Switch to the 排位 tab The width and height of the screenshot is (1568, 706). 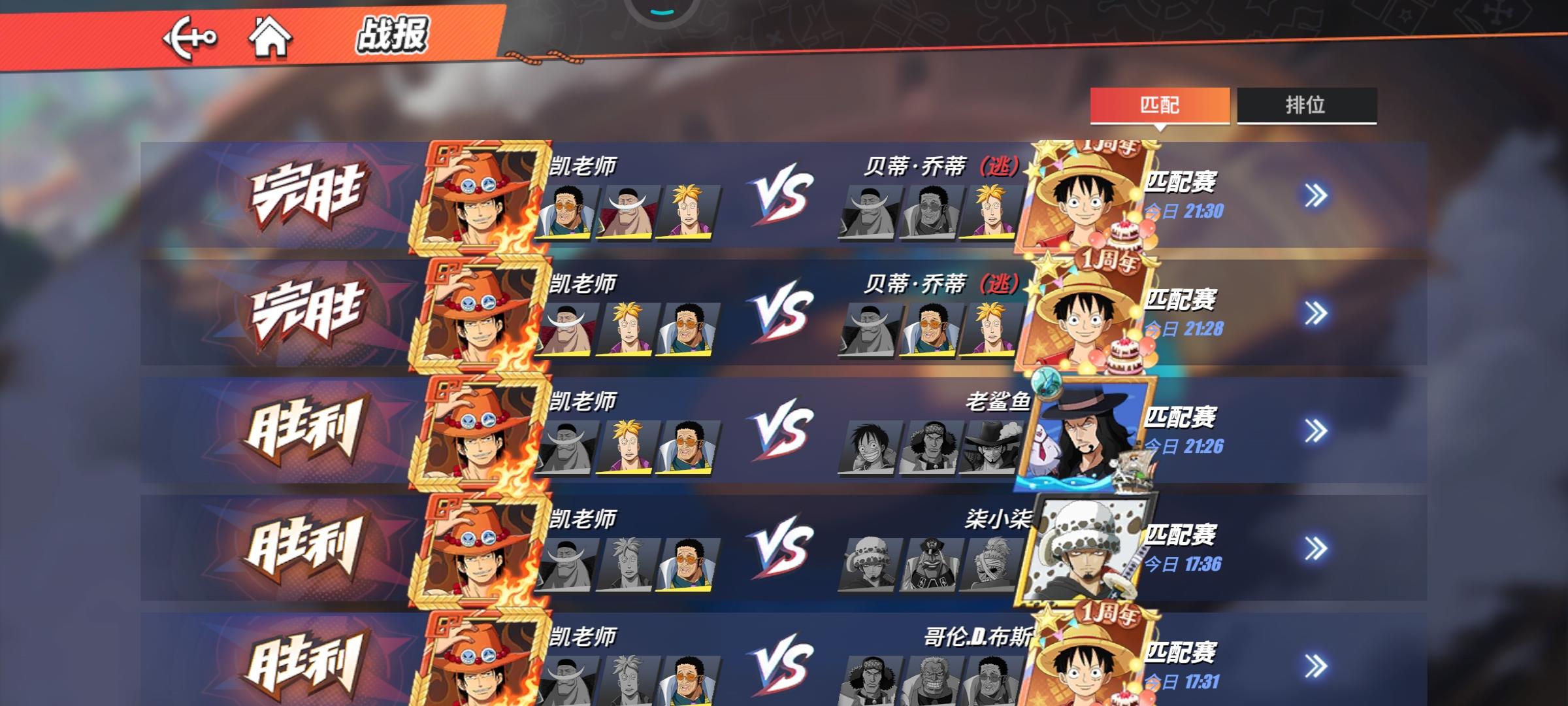pyautogui.click(x=1304, y=106)
